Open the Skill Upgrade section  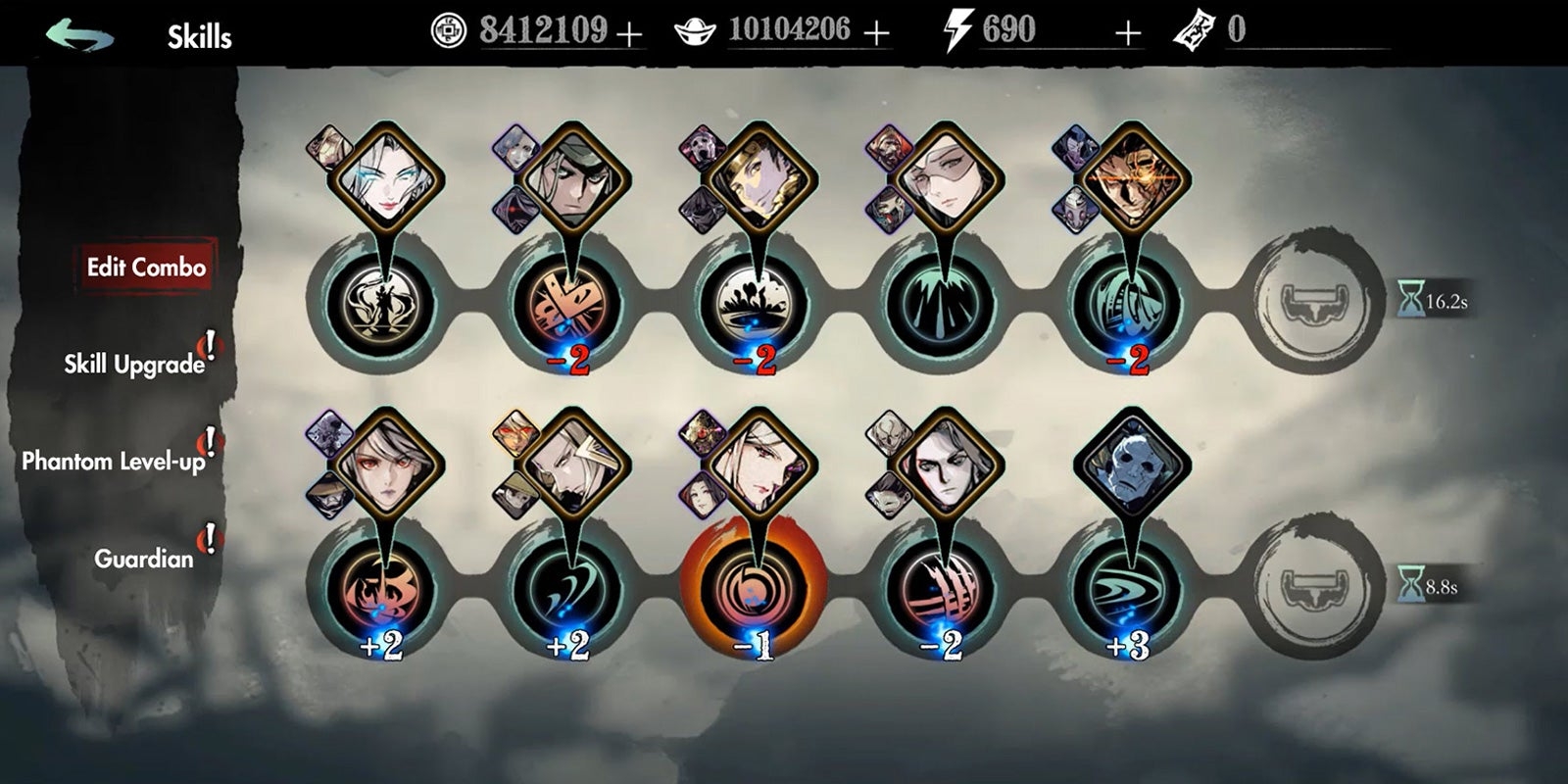pyautogui.click(x=134, y=365)
